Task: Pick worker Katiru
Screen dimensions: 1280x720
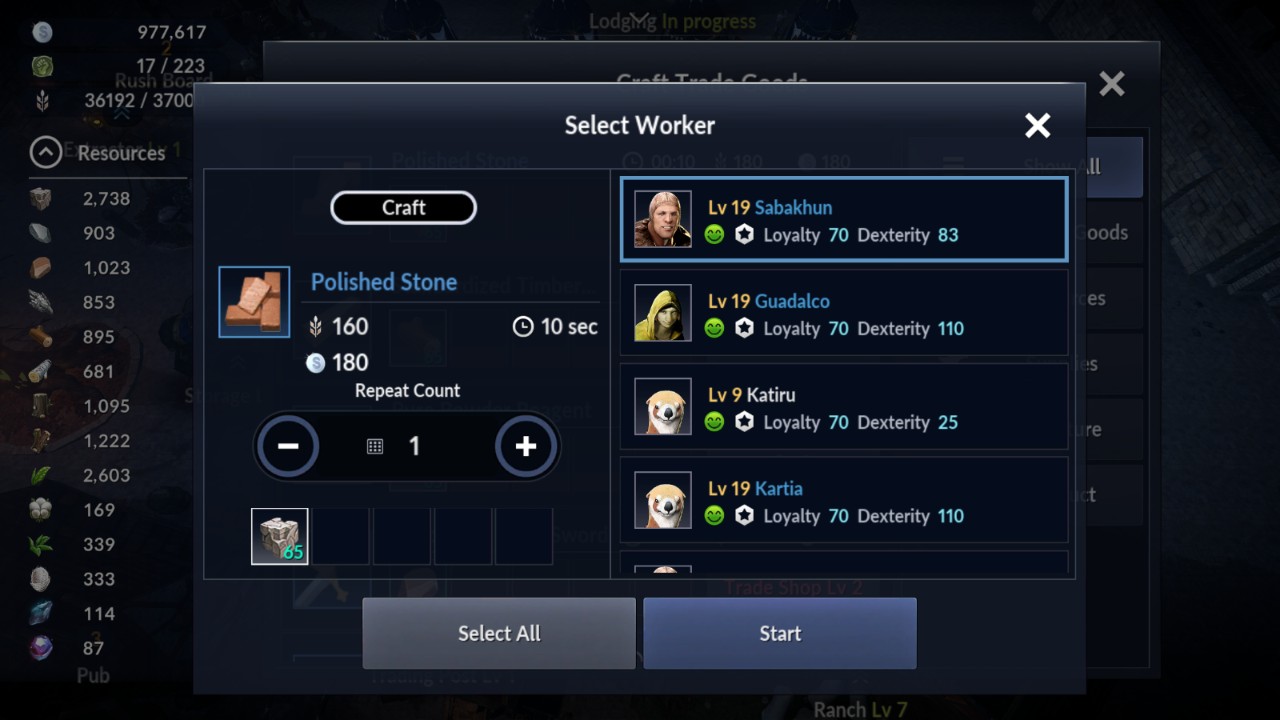Action: pos(844,408)
